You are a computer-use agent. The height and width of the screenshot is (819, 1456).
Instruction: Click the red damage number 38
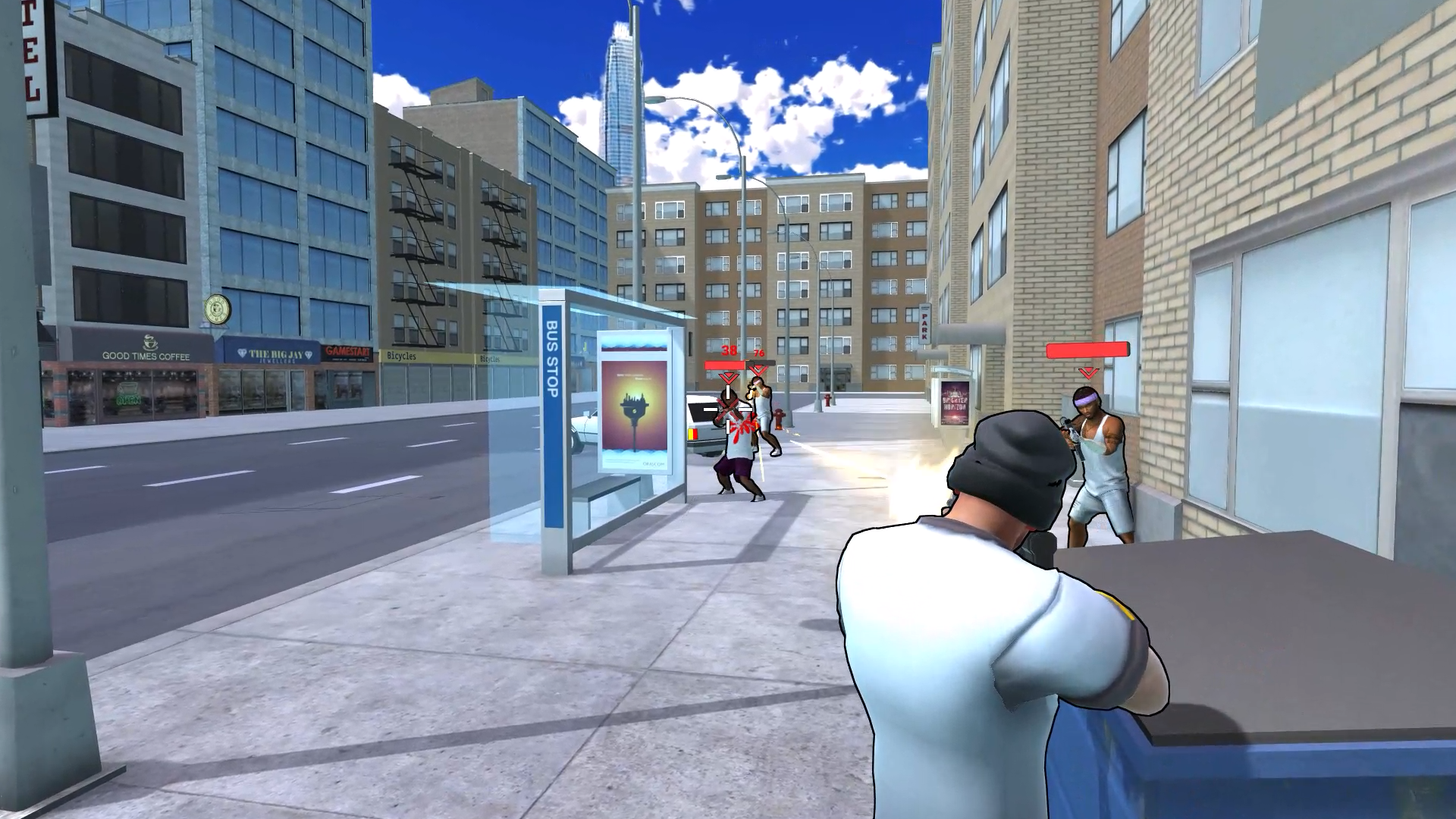tap(729, 350)
